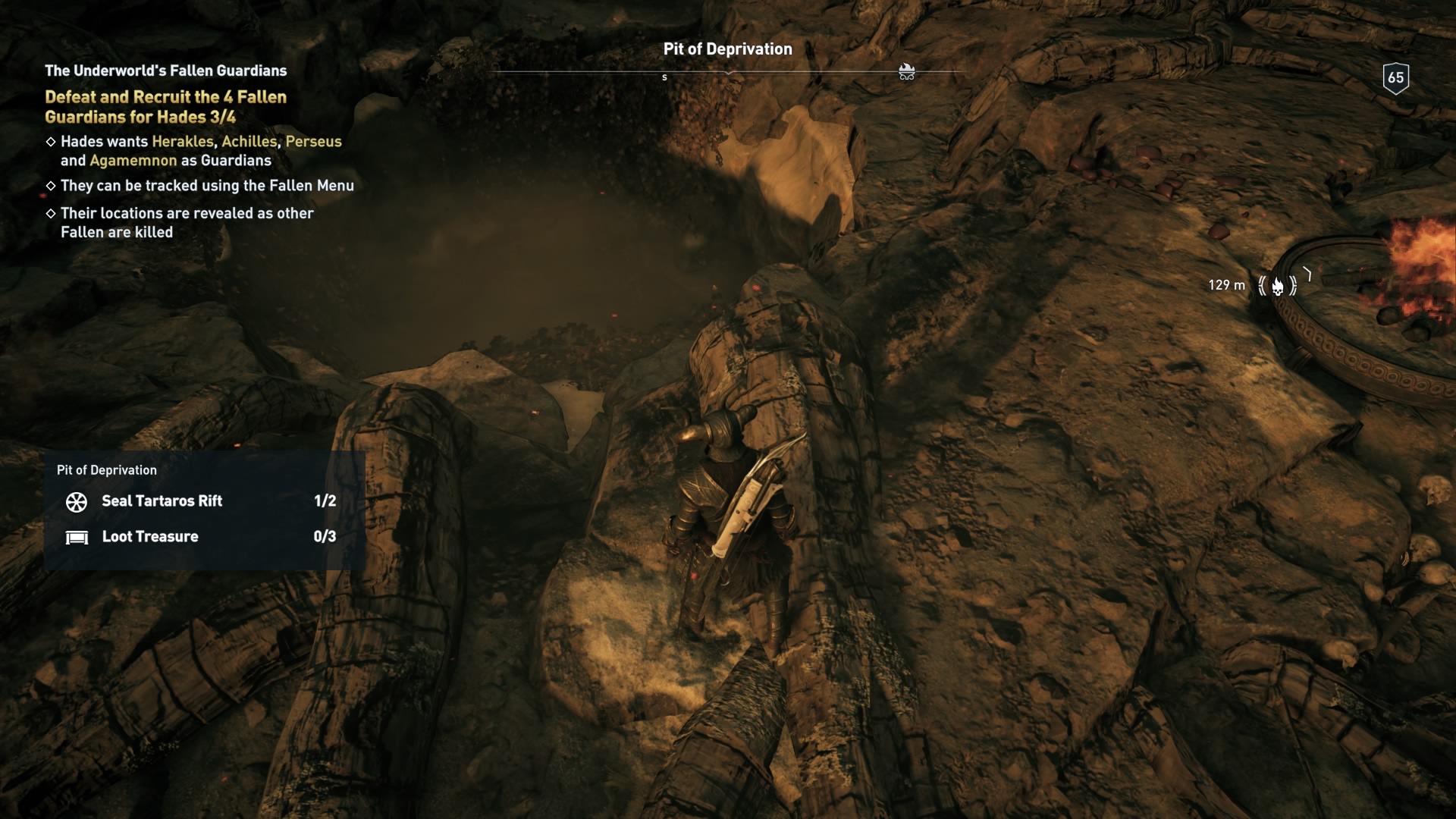Image resolution: width=1456 pixels, height=819 pixels.
Task: Click the highlighted name 'Achilles'
Action: pyautogui.click(x=250, y=142)
